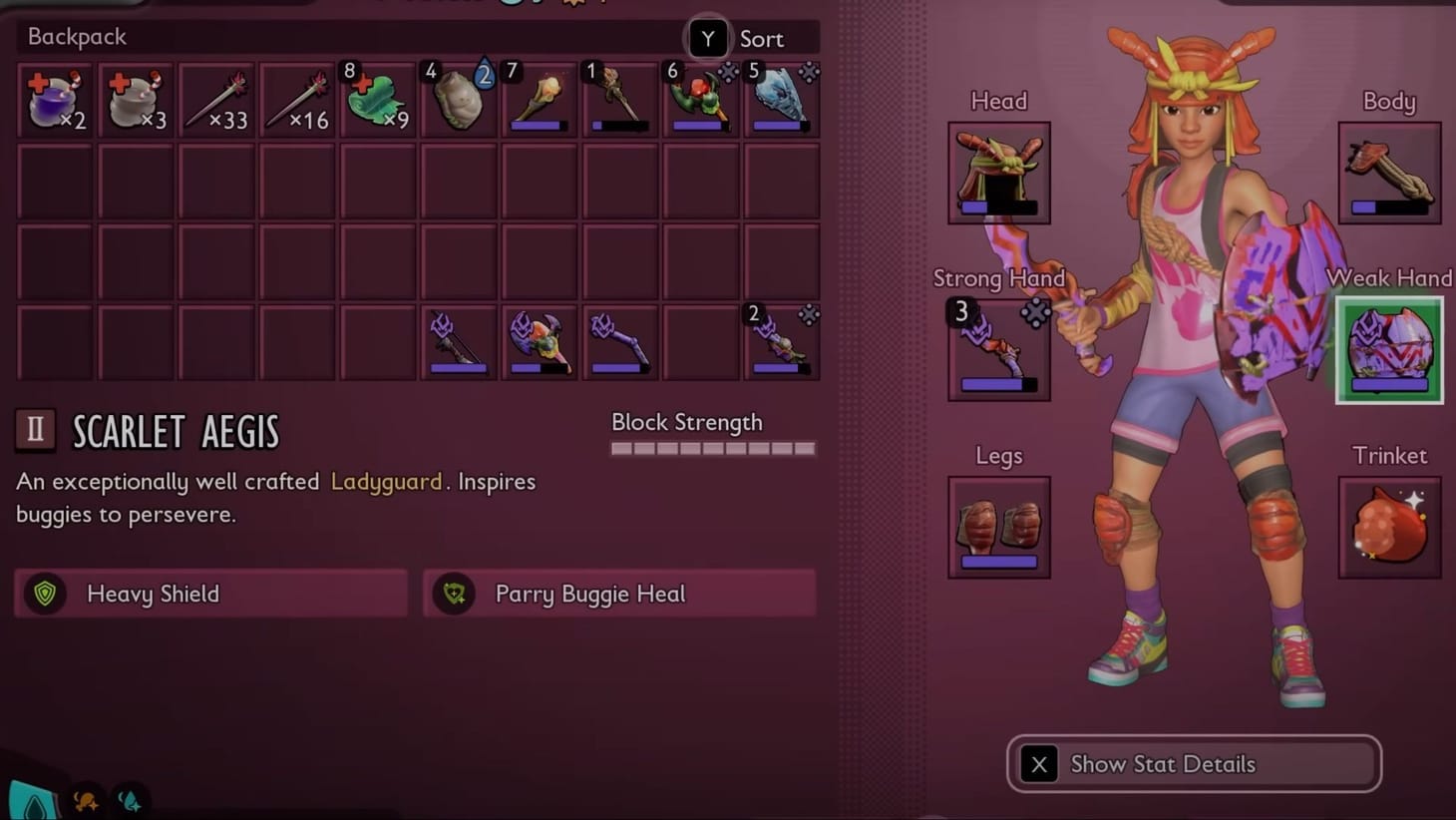1456x820 pixels.
Task: Unequip the weapon in the Strong Hand slot
Action: (997, 349)
